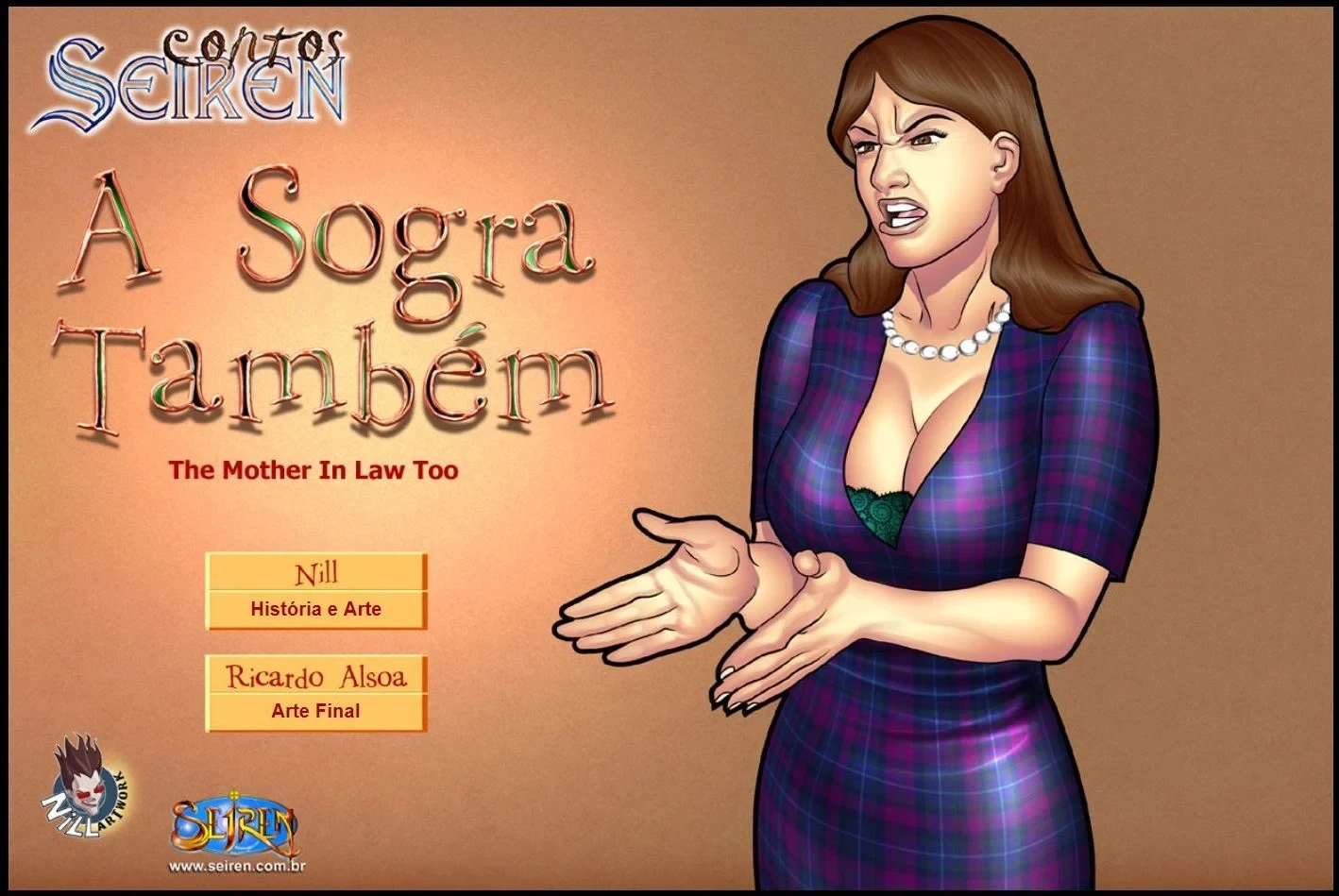Select the Ricardo Alsoa Arte Final box
Screen dimensions: 1339x896
pos(315,693)
